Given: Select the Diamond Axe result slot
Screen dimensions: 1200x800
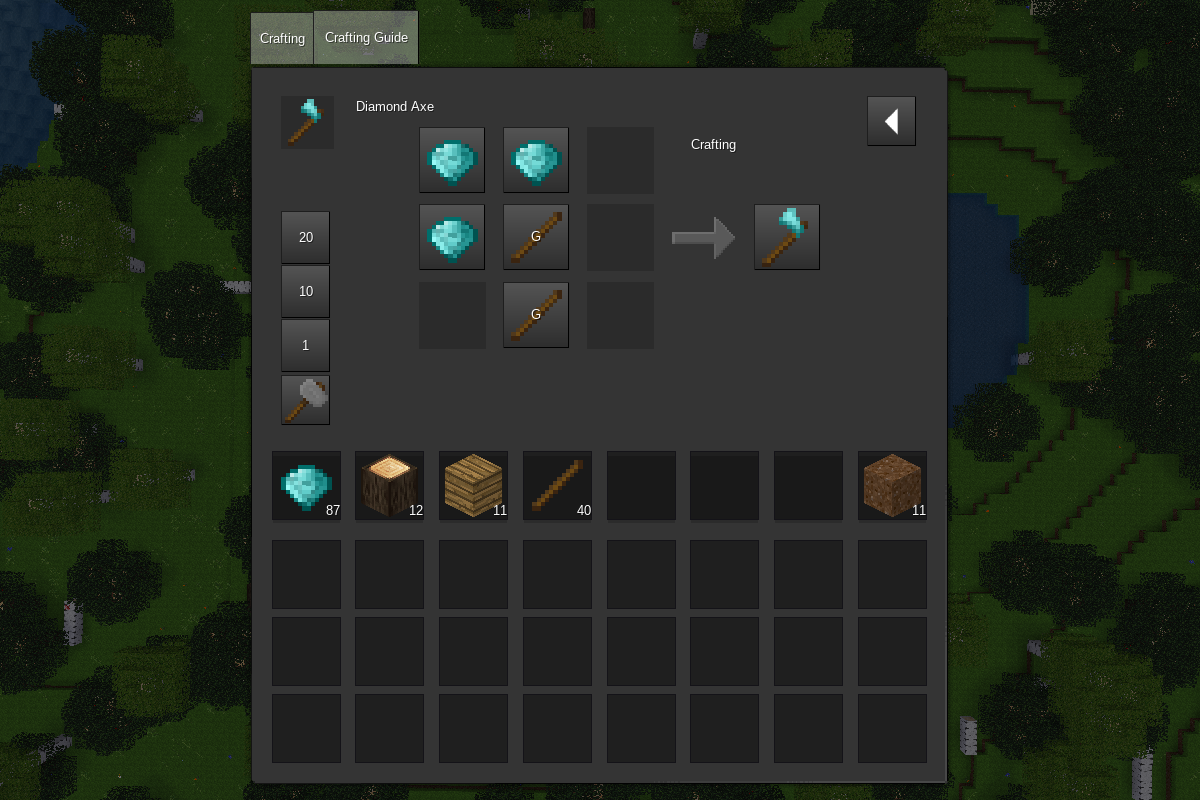Looking at the screenshot, I should click(x=787, y=237).
